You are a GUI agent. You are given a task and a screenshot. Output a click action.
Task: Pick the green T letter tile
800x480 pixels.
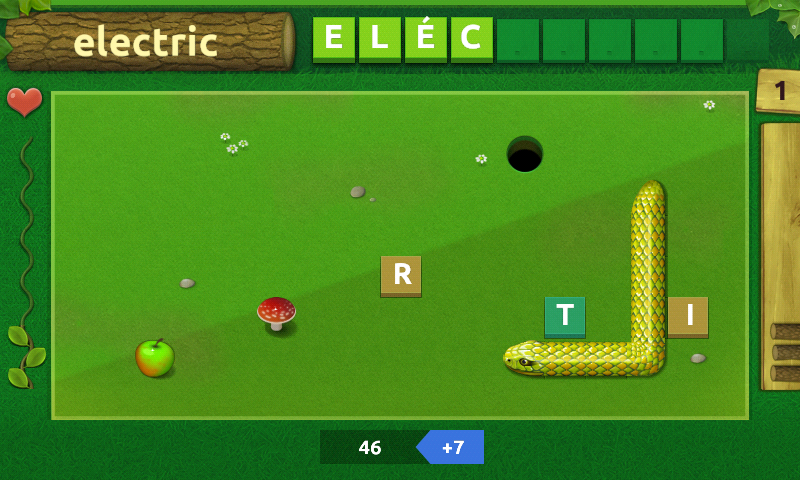[565, 316]
